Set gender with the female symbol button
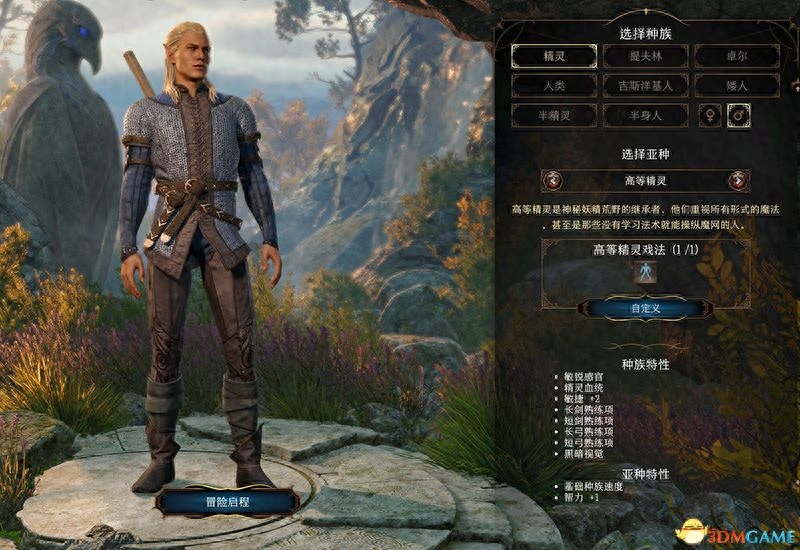 (710, 116)
